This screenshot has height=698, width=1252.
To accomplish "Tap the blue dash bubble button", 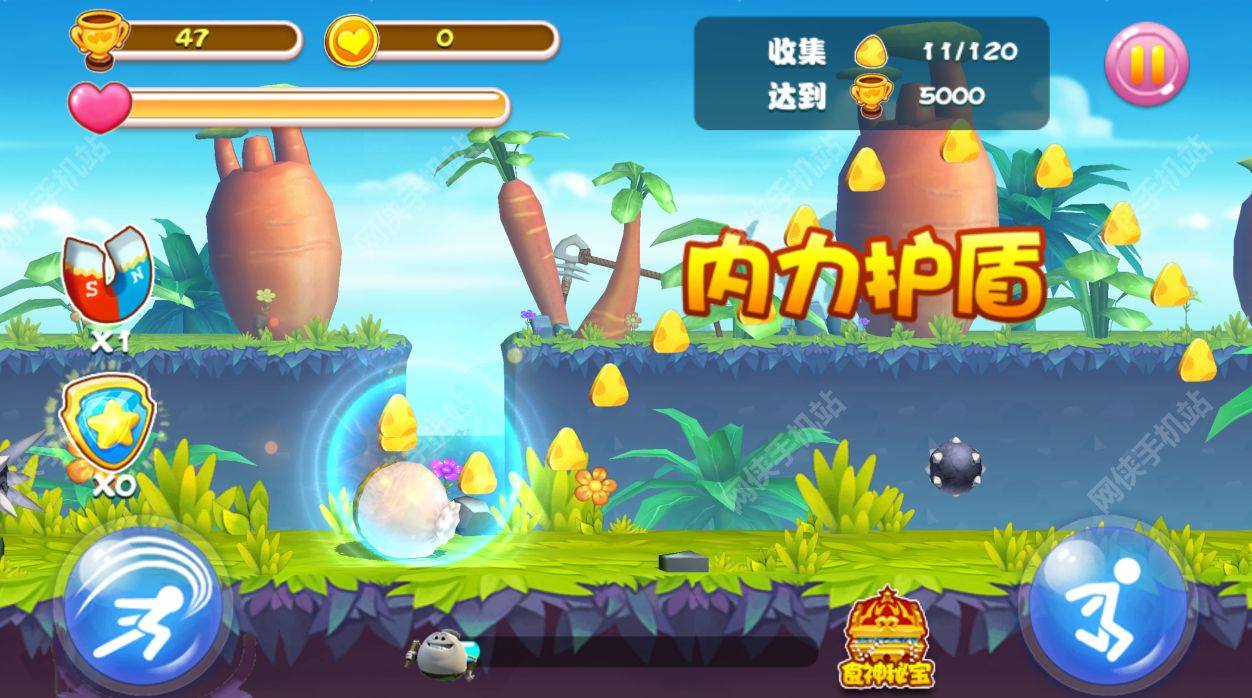I will pyautogui.click(x=143, y=610).
